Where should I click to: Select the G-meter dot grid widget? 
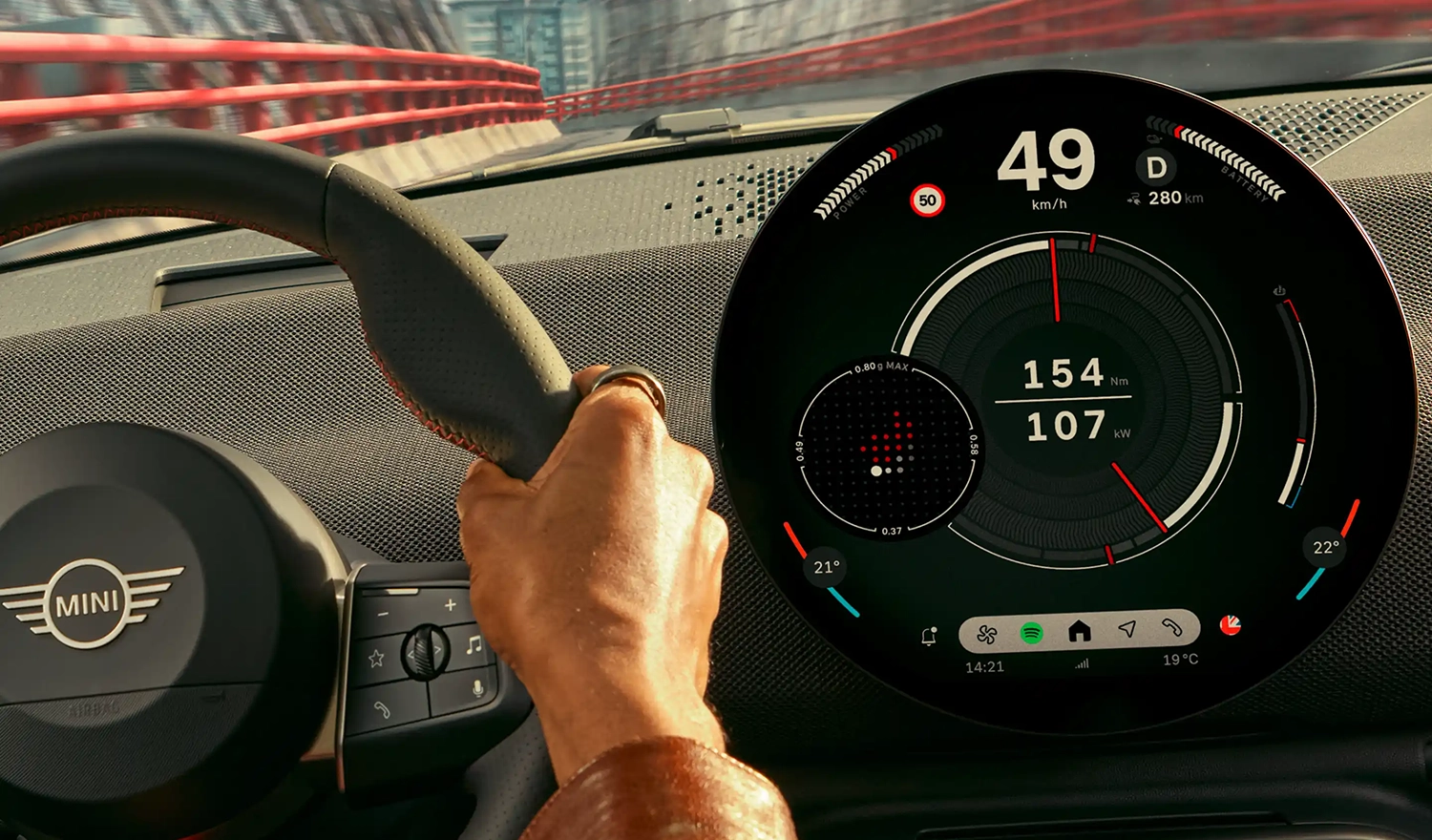click(886, 449)
